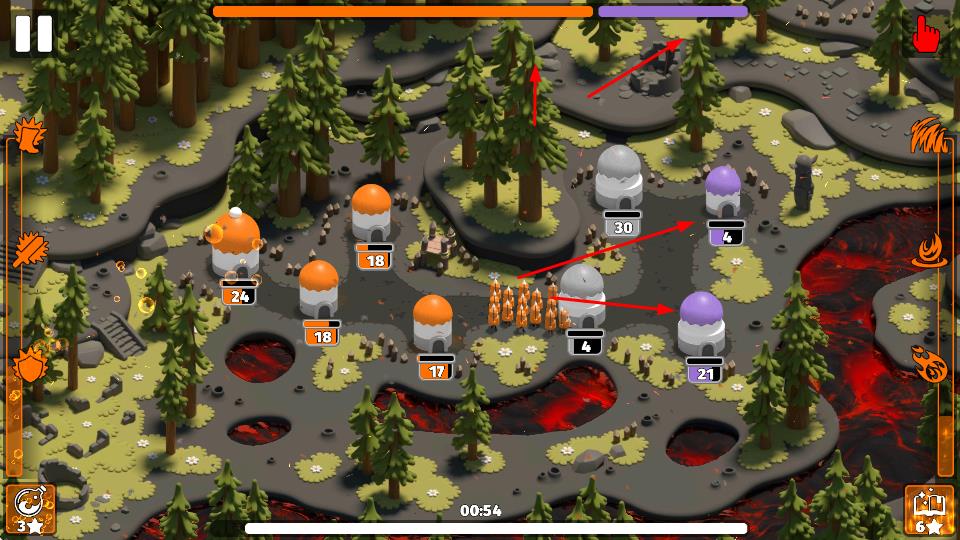
Task: Activate the spiky head ability icon
Action: pos(30,133)
